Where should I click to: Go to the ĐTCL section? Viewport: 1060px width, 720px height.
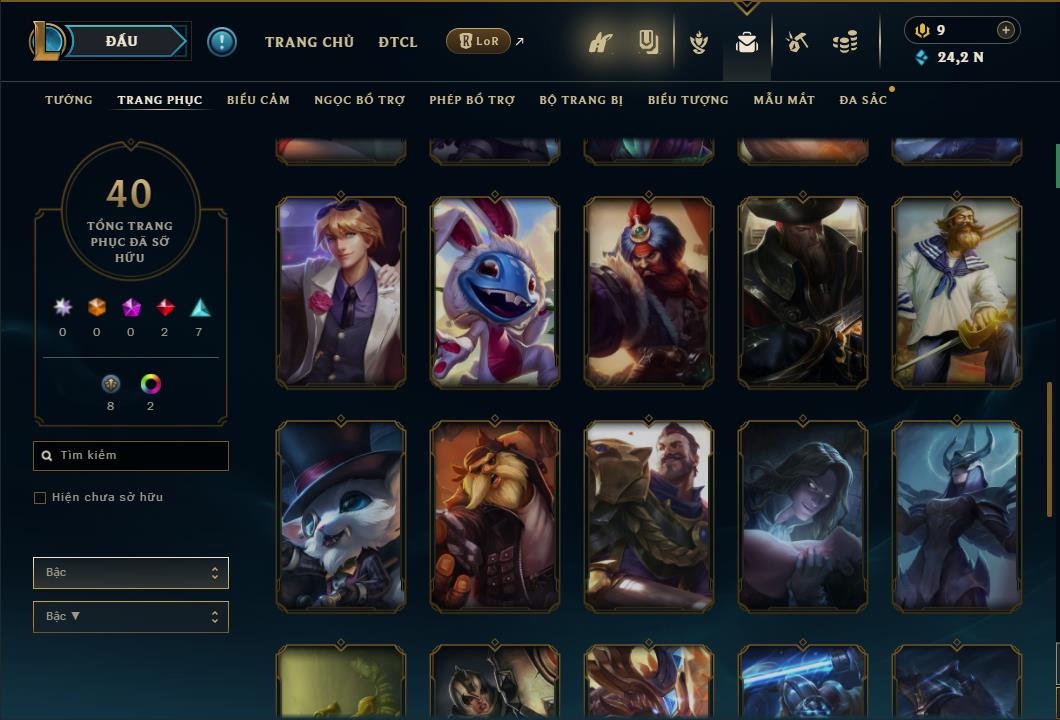pos(398,42)
